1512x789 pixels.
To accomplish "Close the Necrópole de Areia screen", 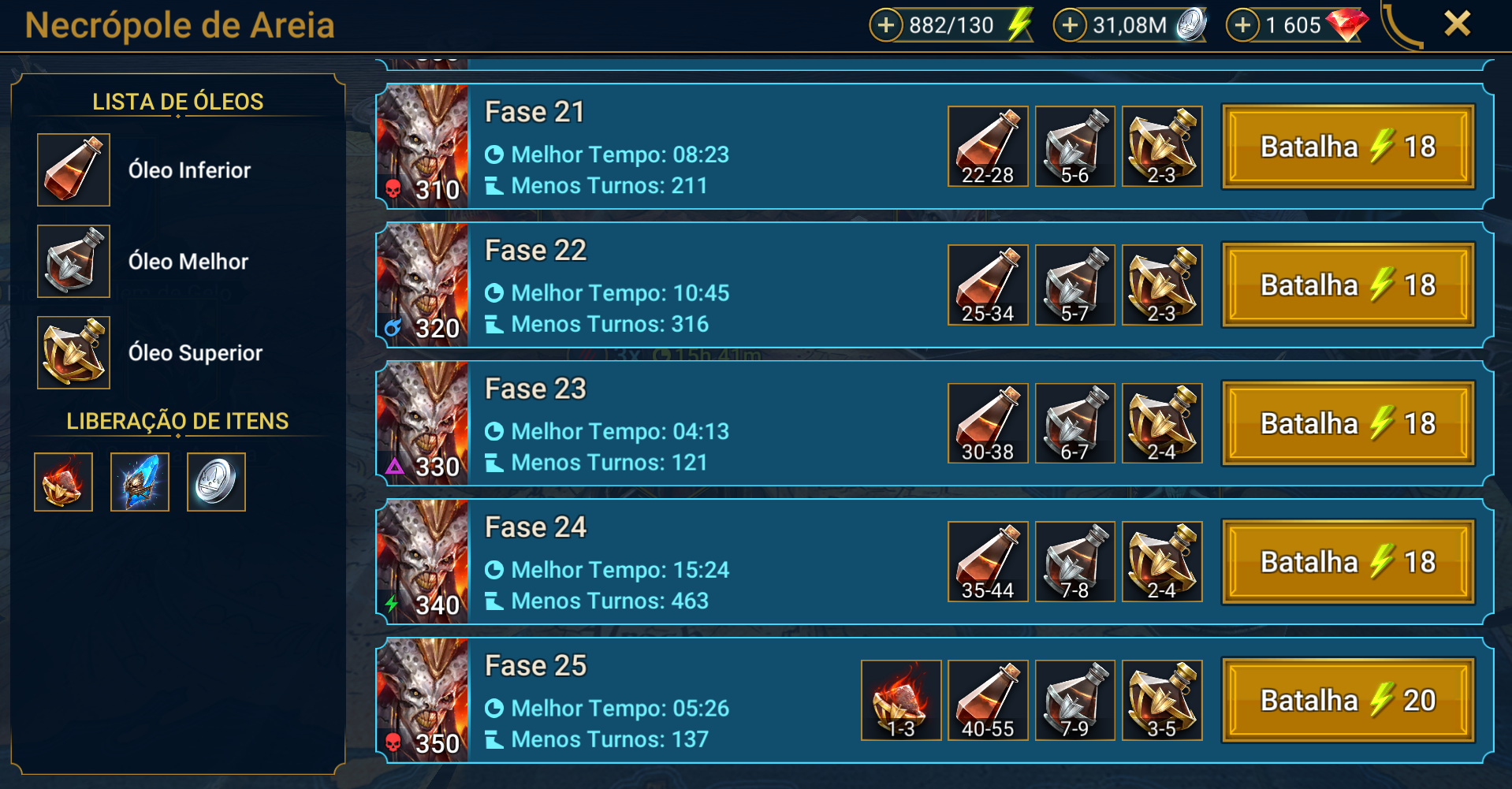I will tap(1457, 24).
